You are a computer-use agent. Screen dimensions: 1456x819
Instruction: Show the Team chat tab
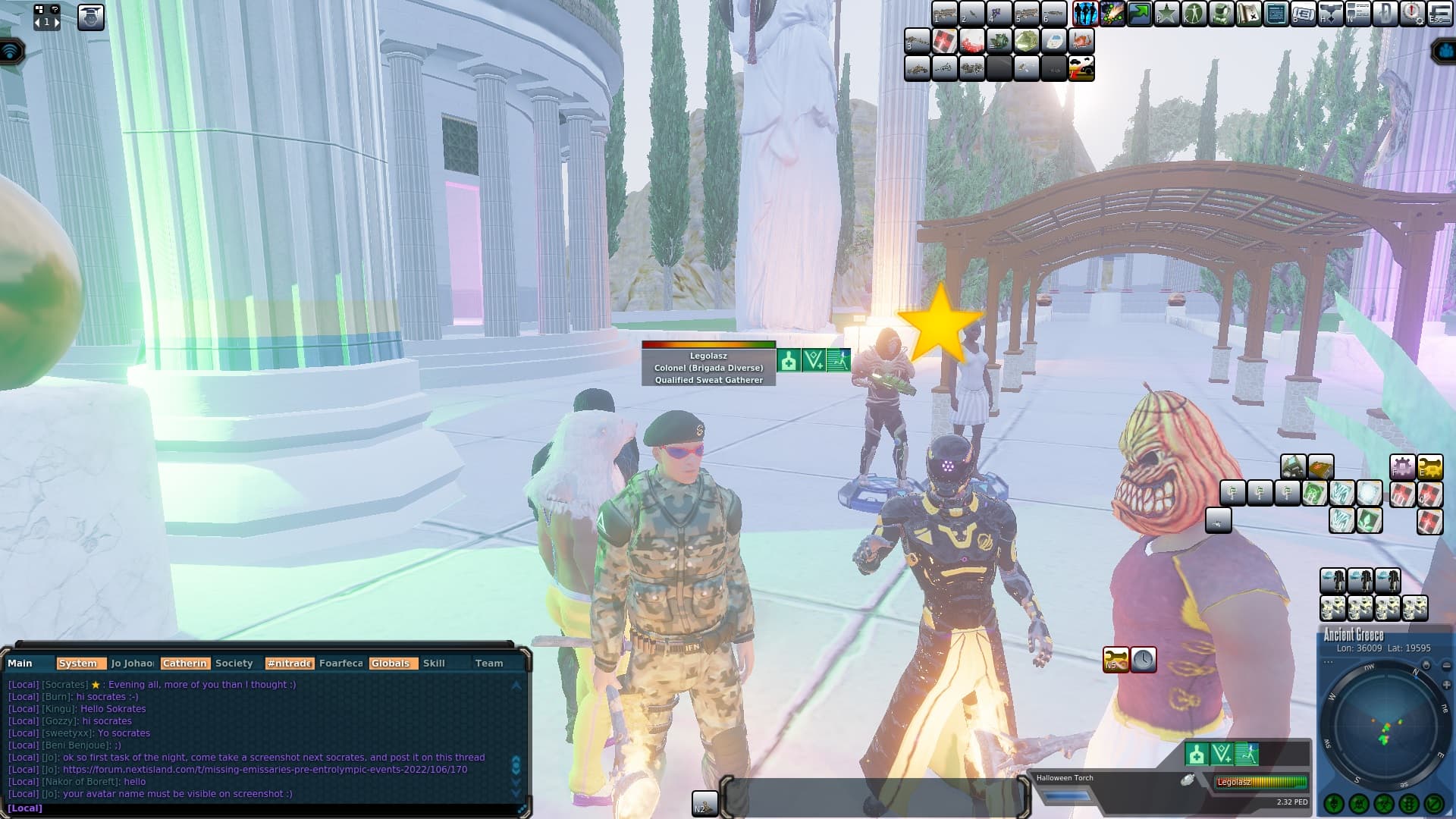point(489,663)
